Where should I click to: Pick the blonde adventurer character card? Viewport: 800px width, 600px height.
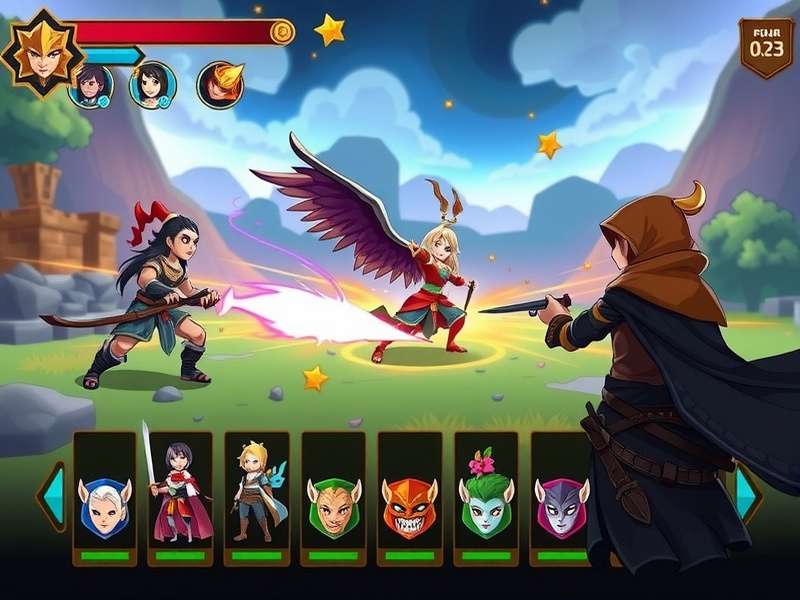click(257, 498)
